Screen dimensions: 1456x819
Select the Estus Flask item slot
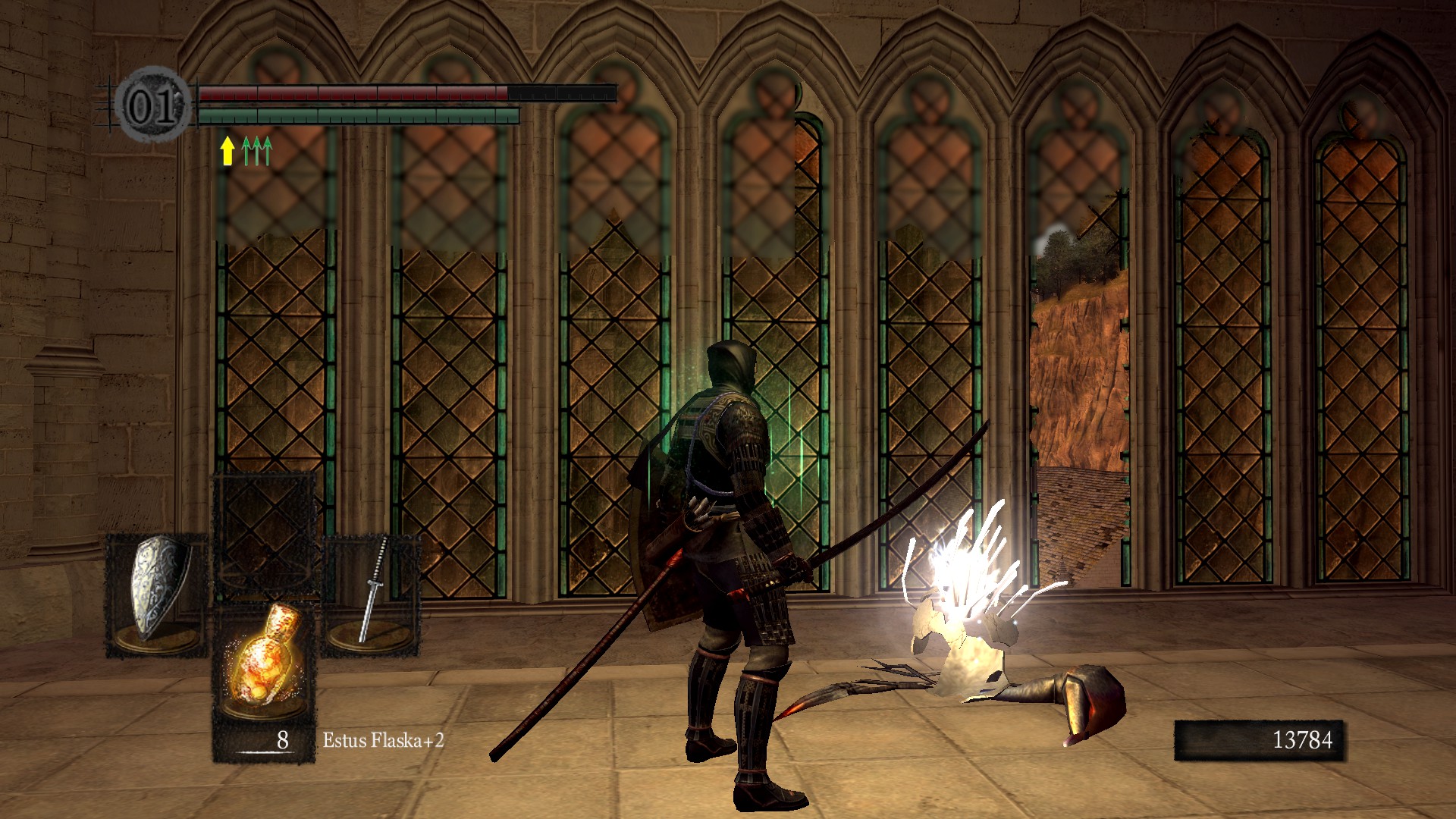[x=263, y=661]
